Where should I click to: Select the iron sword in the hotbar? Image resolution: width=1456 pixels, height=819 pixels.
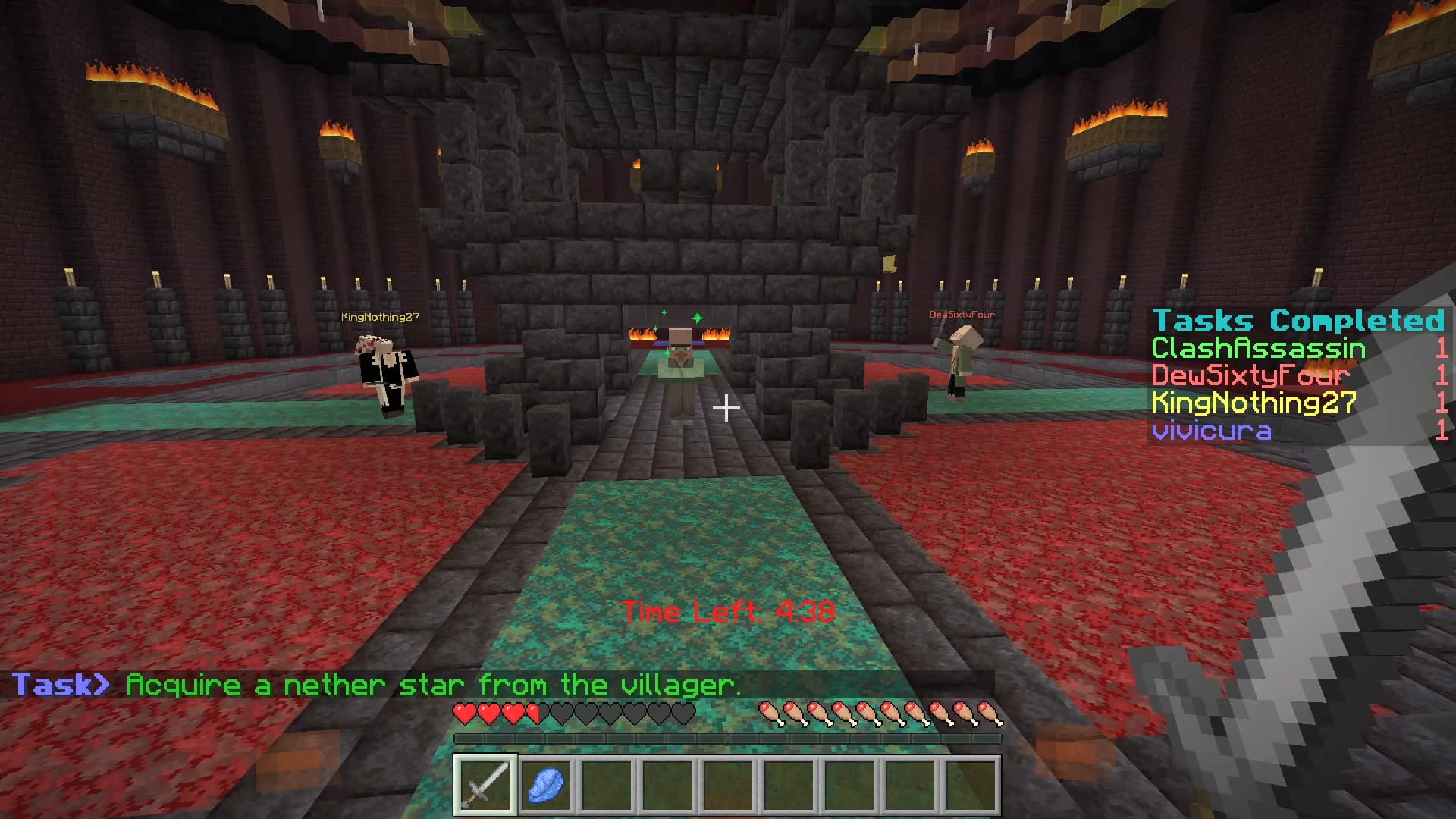pos(485,784)
